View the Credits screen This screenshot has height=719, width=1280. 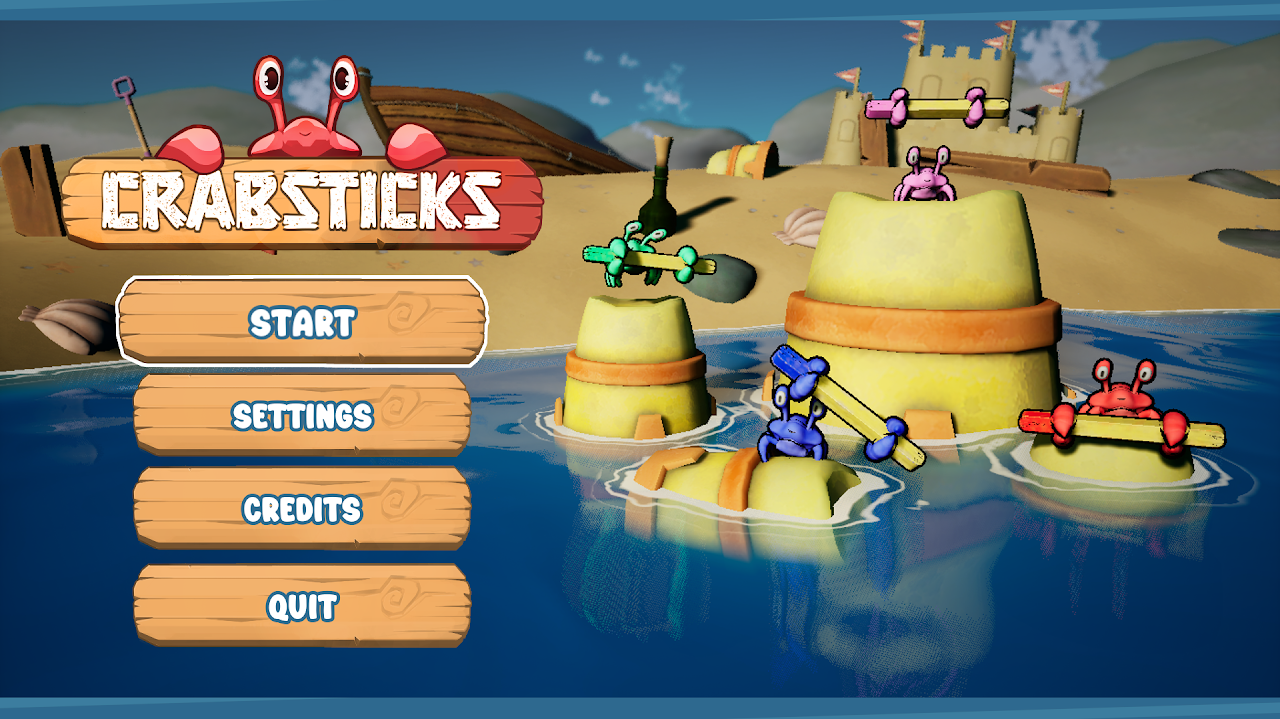tap(302, 509)
